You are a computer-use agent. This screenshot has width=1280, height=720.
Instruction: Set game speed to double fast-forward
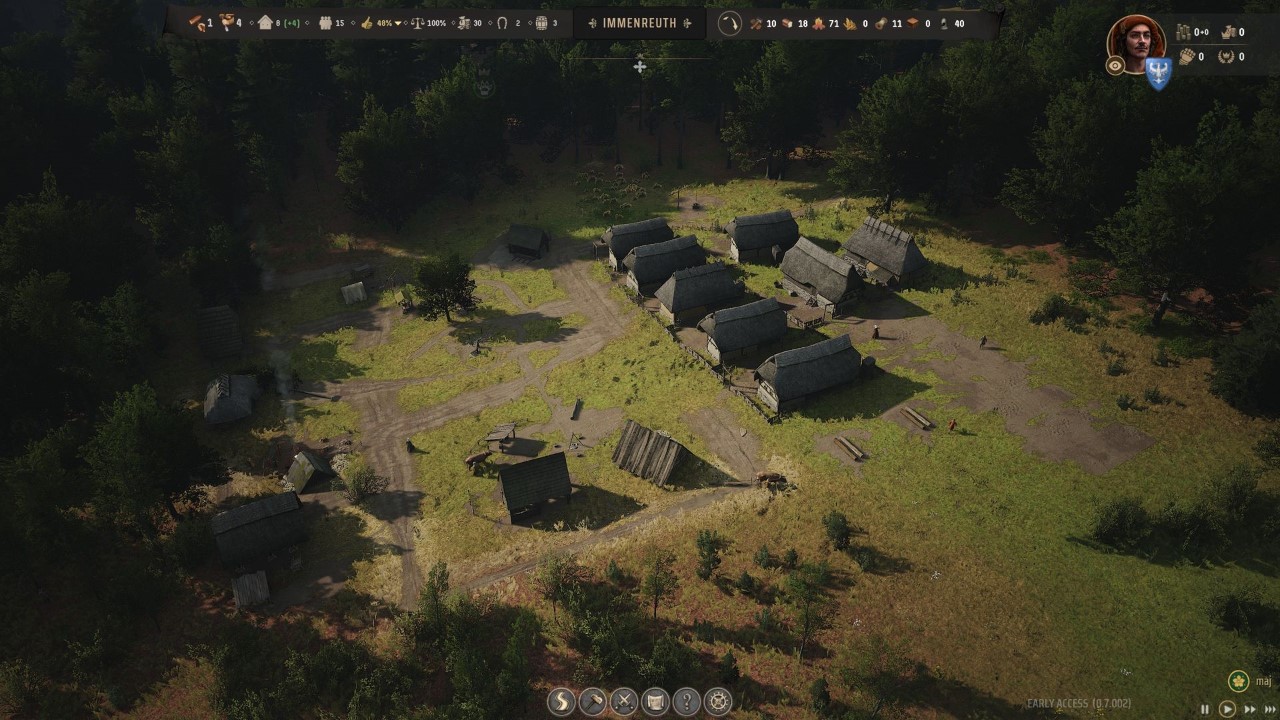click(1249, 709)
